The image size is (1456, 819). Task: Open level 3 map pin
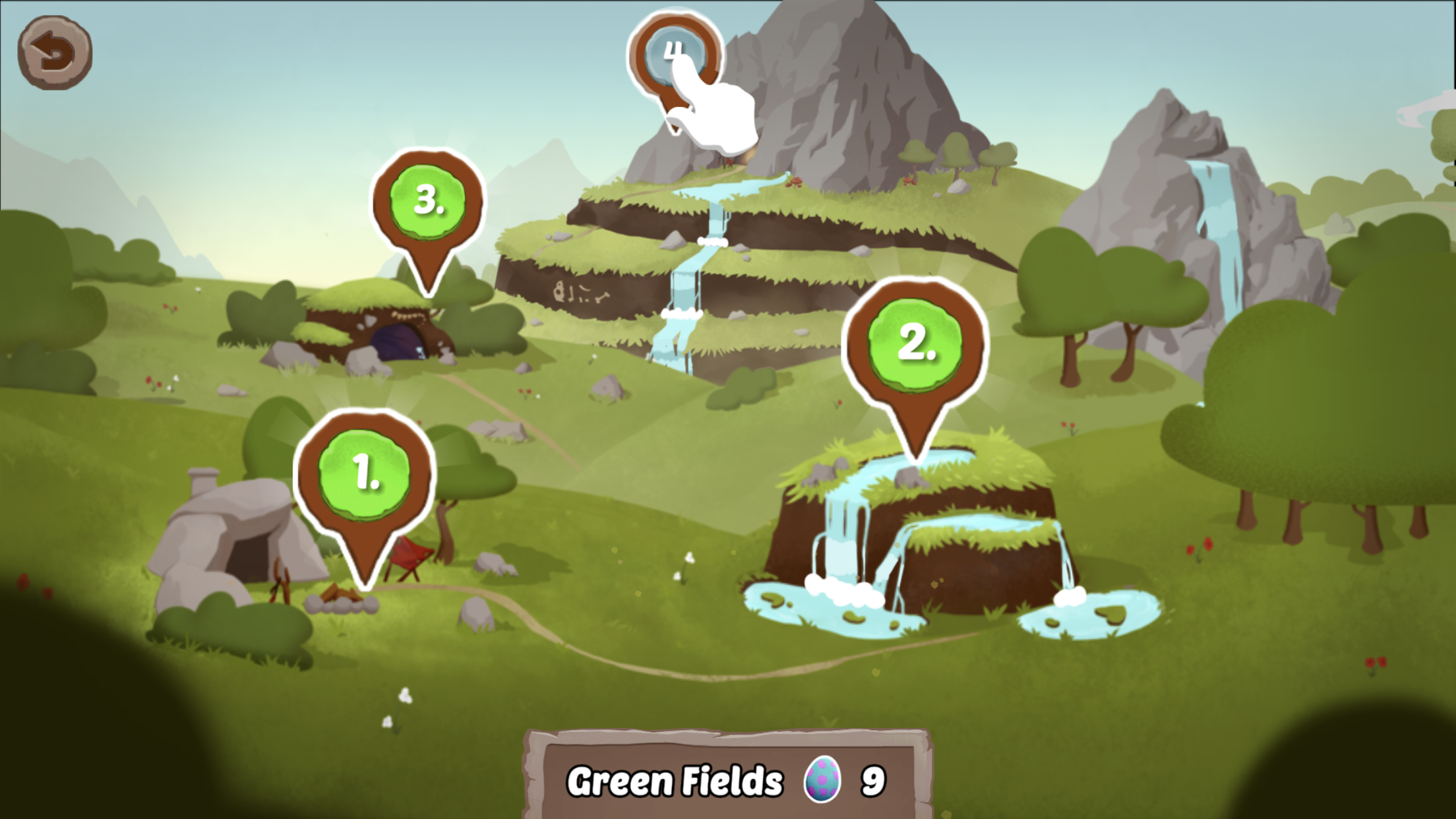(x=428, y=200)
